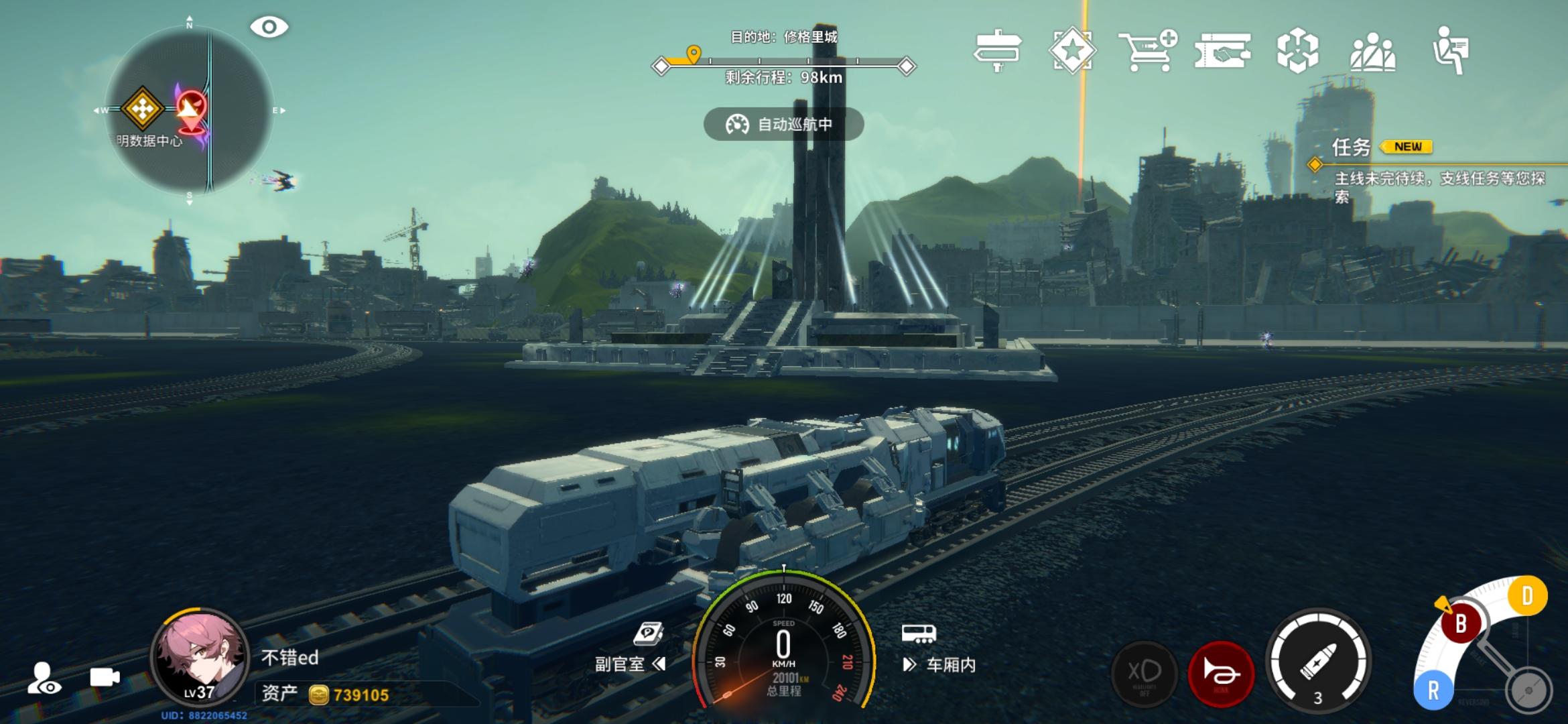The height and width of the screenshot is (724, 1568).
Task: Switch the camera view icon
Action: pyautogui.click(x=105, y=677)
